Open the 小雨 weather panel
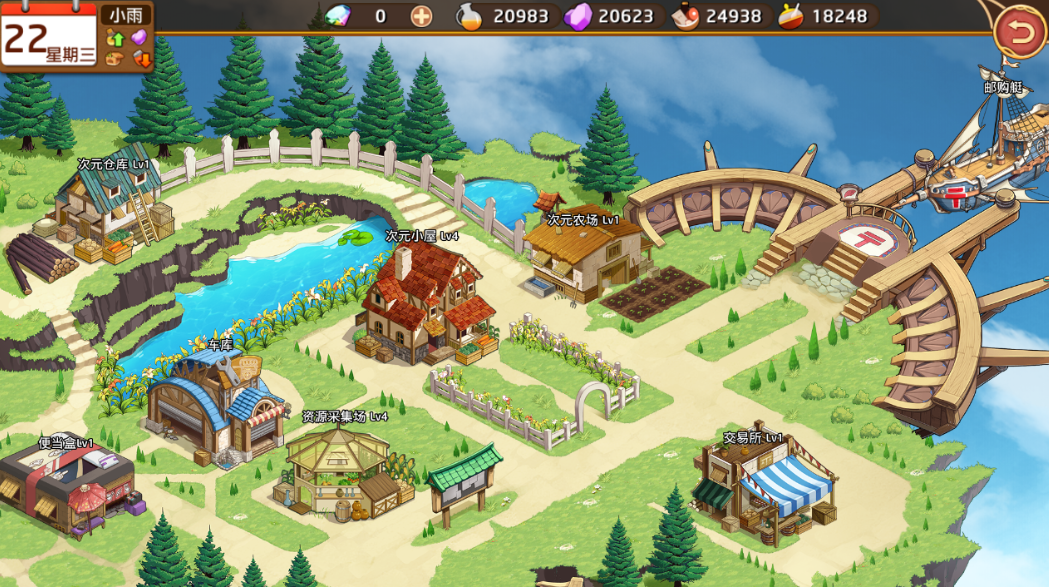Screen dimensions: 1049x587 pyautogui.click(x=127, y=16)
